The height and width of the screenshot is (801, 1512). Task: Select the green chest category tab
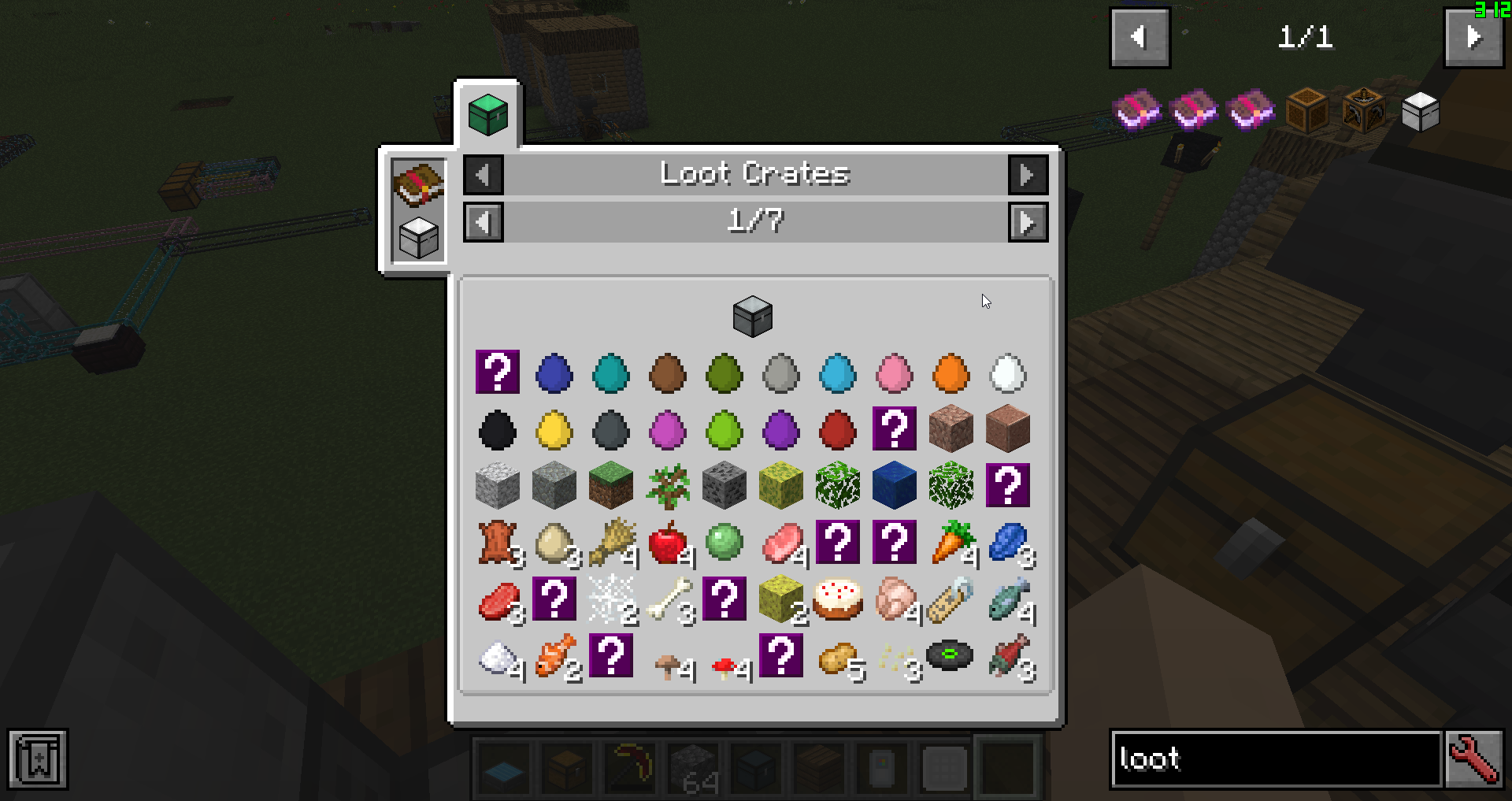point(487,115)
